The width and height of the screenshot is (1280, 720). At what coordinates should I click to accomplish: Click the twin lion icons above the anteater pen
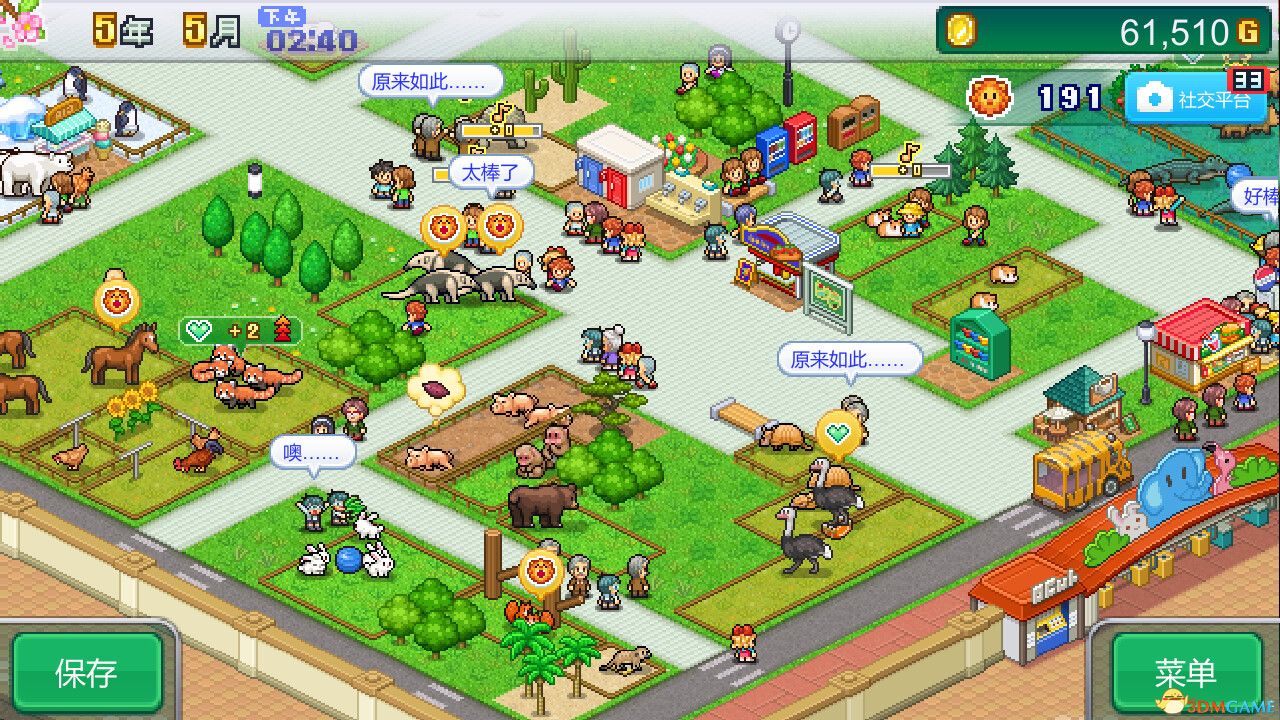[474, 226]
